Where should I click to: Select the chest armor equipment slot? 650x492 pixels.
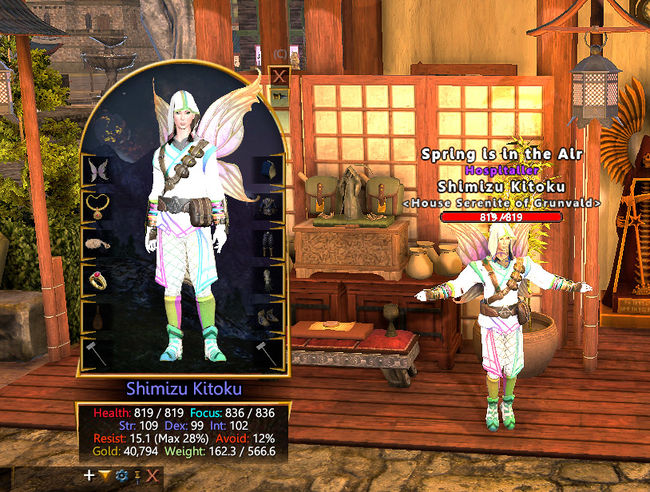point(268,207)
